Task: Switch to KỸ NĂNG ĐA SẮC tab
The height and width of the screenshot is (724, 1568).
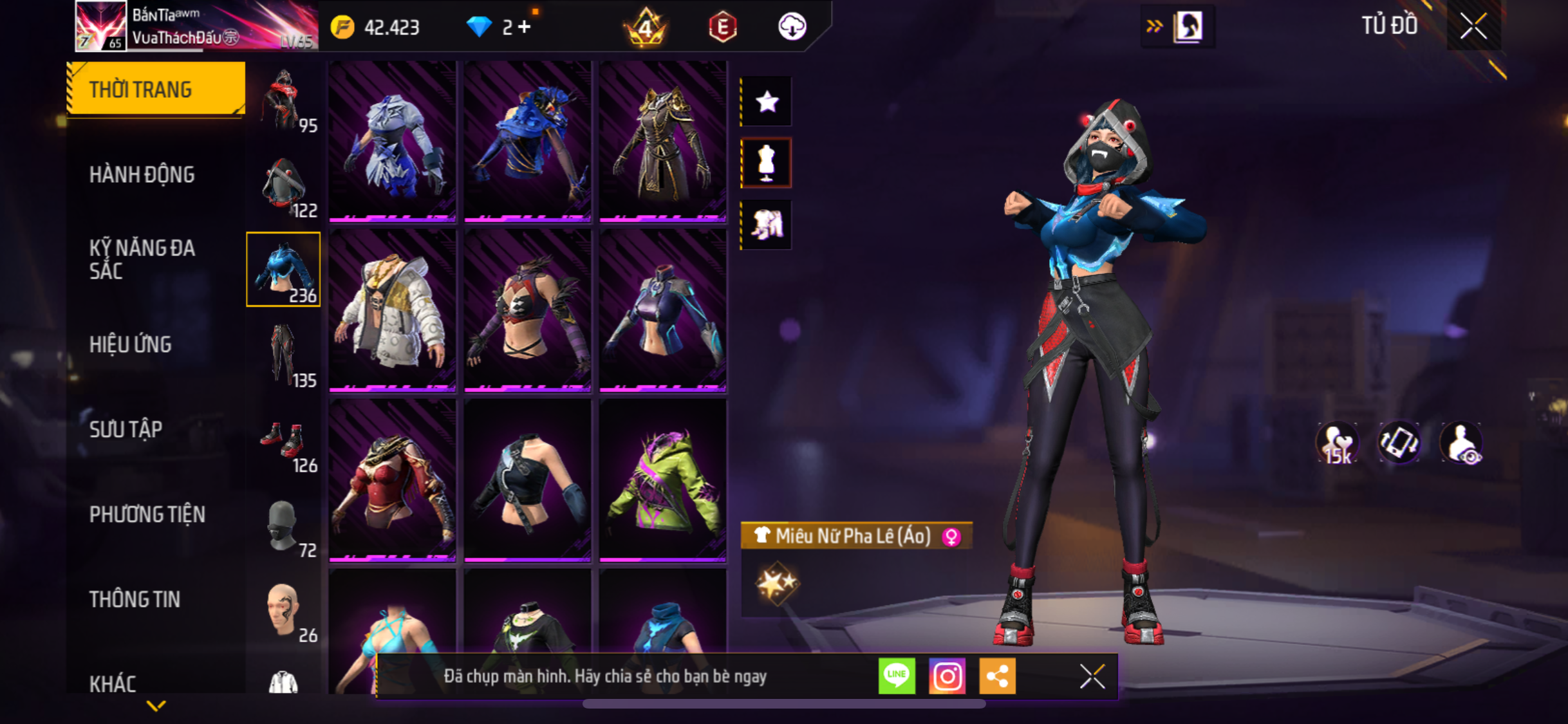Action: tap(142, 259)
